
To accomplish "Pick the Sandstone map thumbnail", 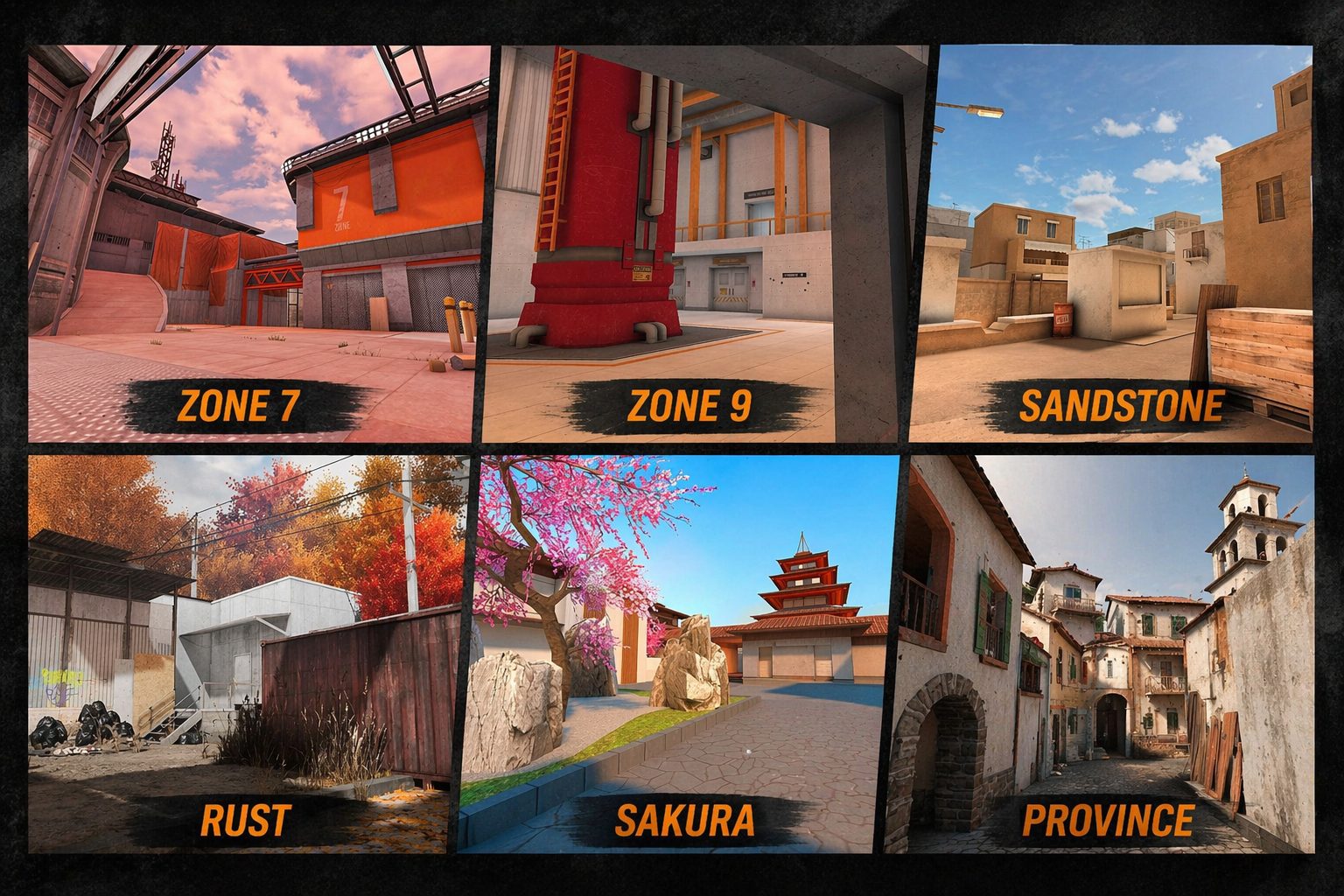I will tap(1111, 245).
